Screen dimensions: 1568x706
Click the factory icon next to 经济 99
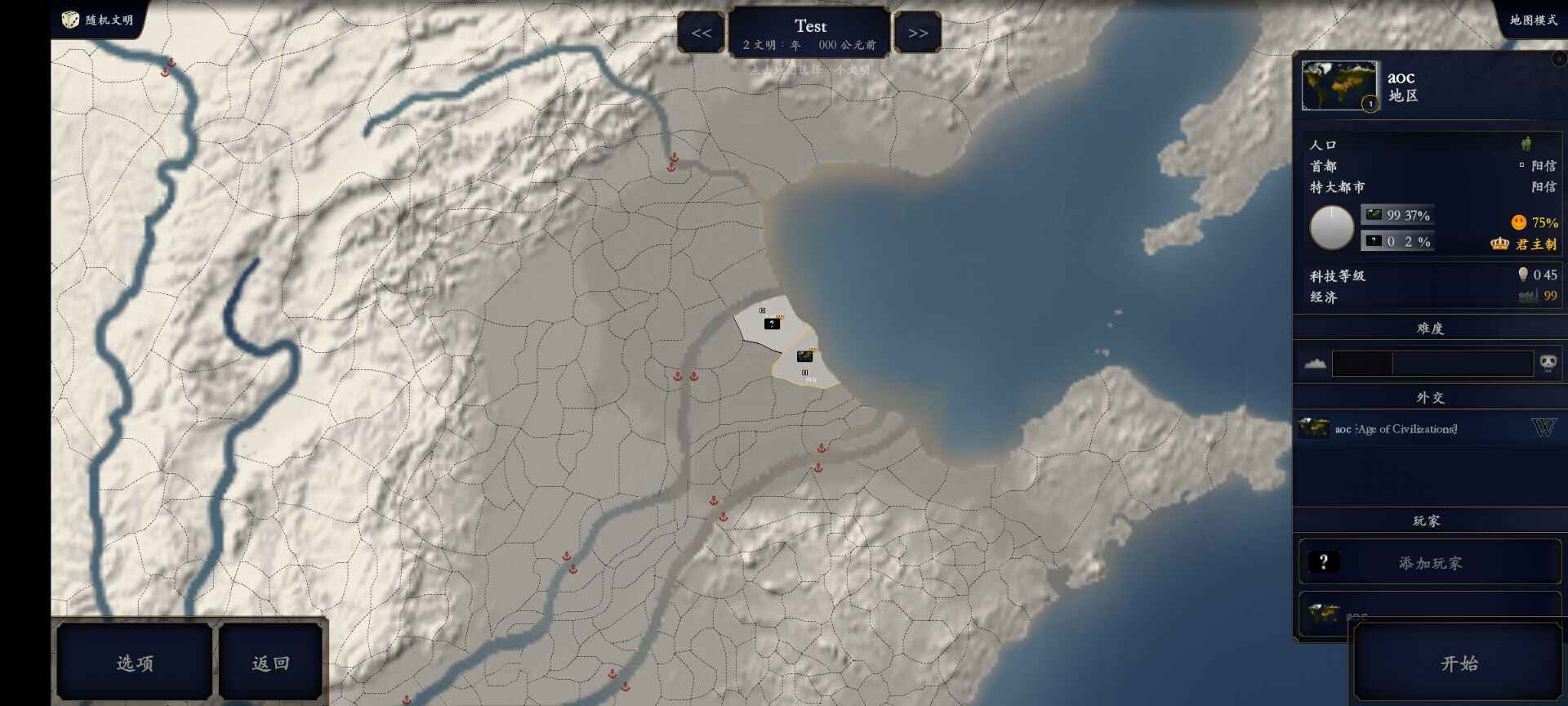pyautogui.click(x=1526, y=297)
